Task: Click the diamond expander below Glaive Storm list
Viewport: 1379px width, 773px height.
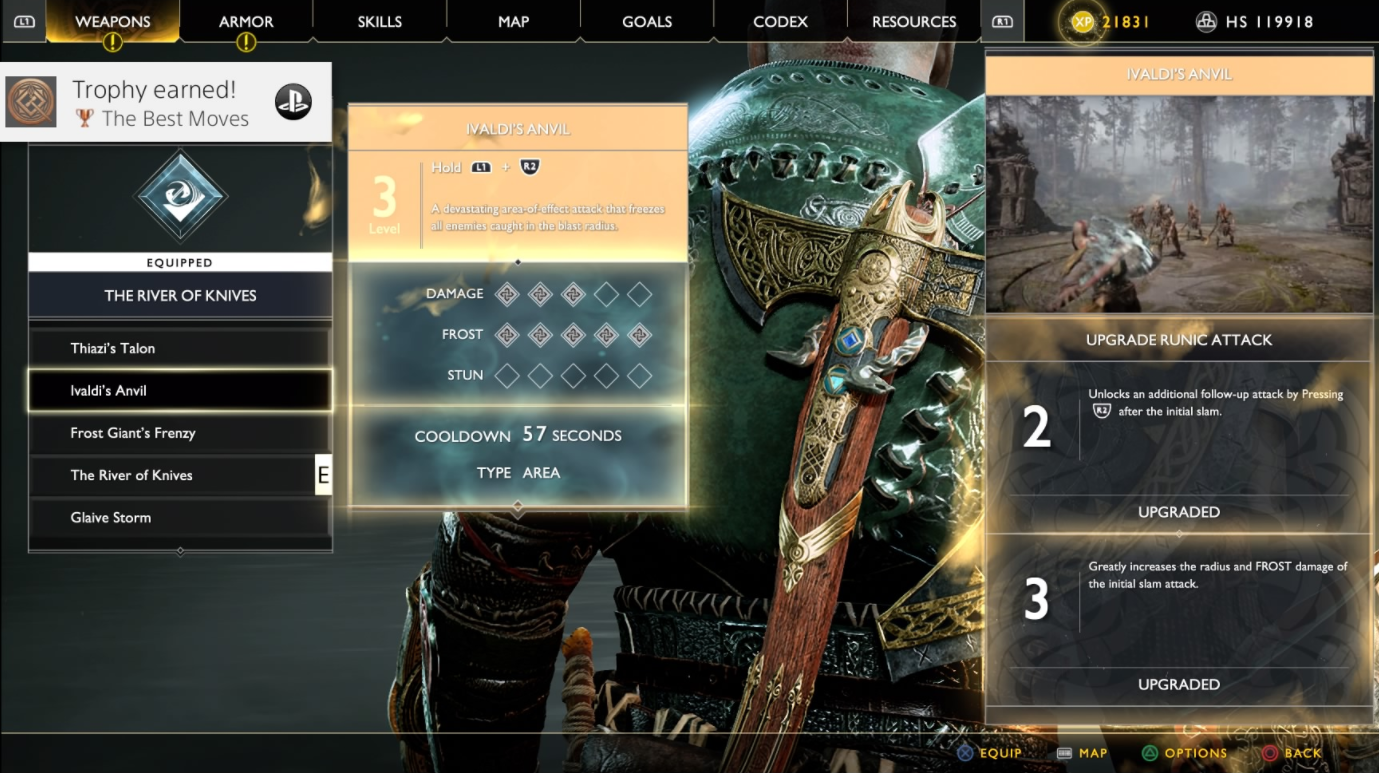Action: 180,550
